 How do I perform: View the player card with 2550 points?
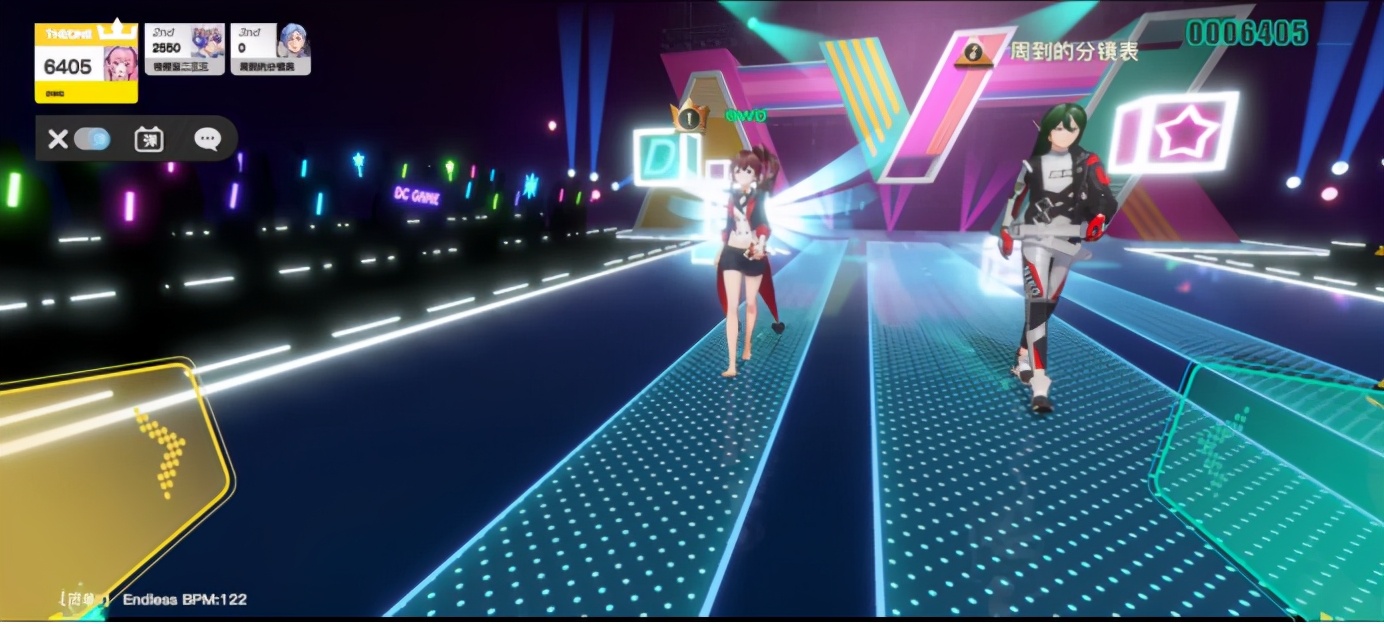click(x=185, y=49)
